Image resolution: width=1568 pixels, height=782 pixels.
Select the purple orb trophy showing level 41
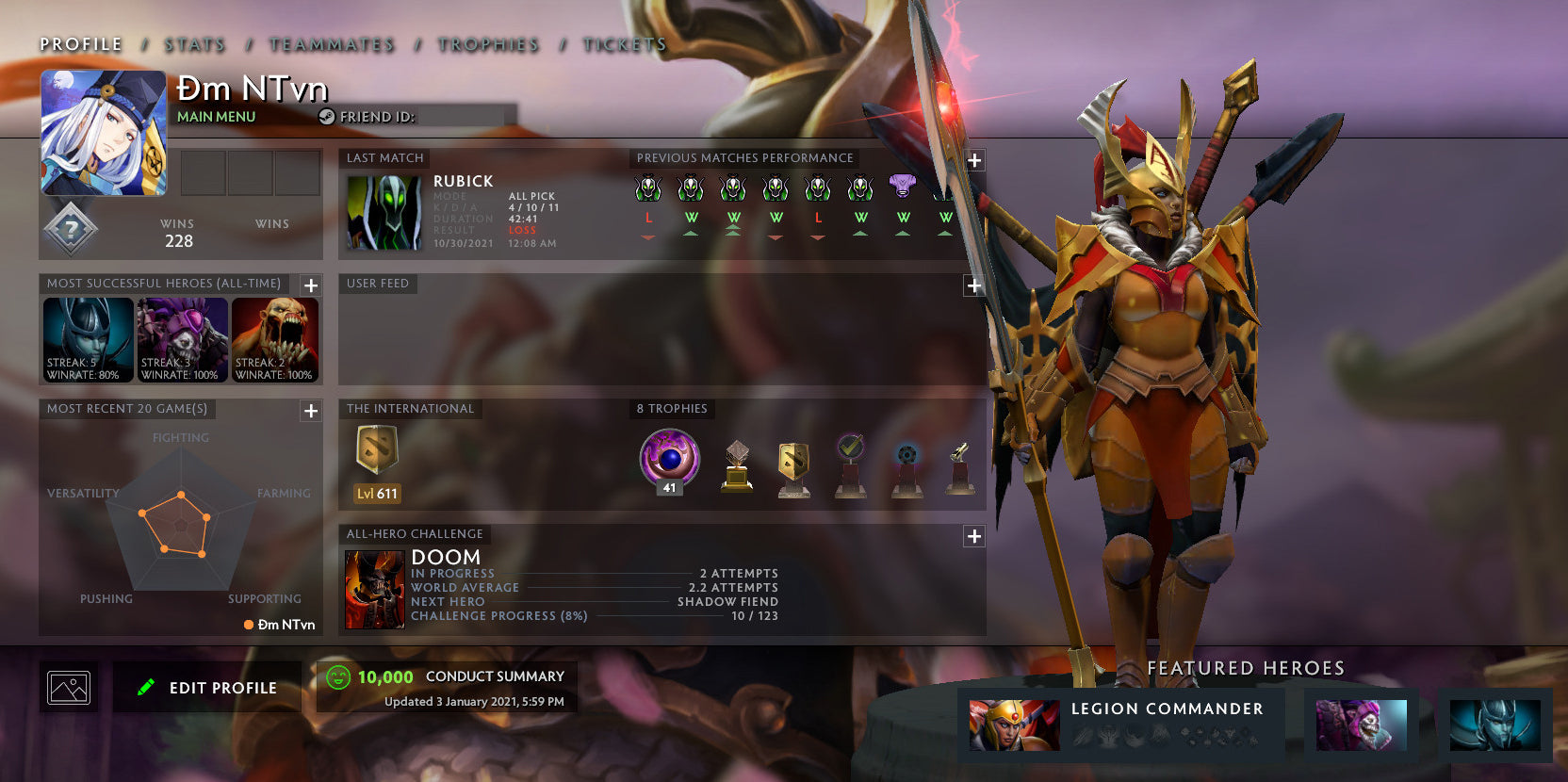coord(668,460)
